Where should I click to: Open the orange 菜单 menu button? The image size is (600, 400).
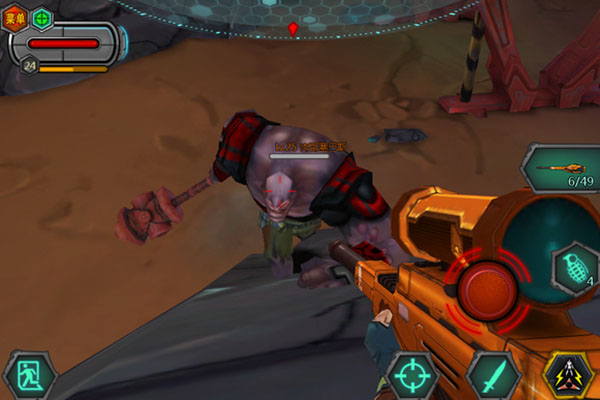tap(16, 16)
